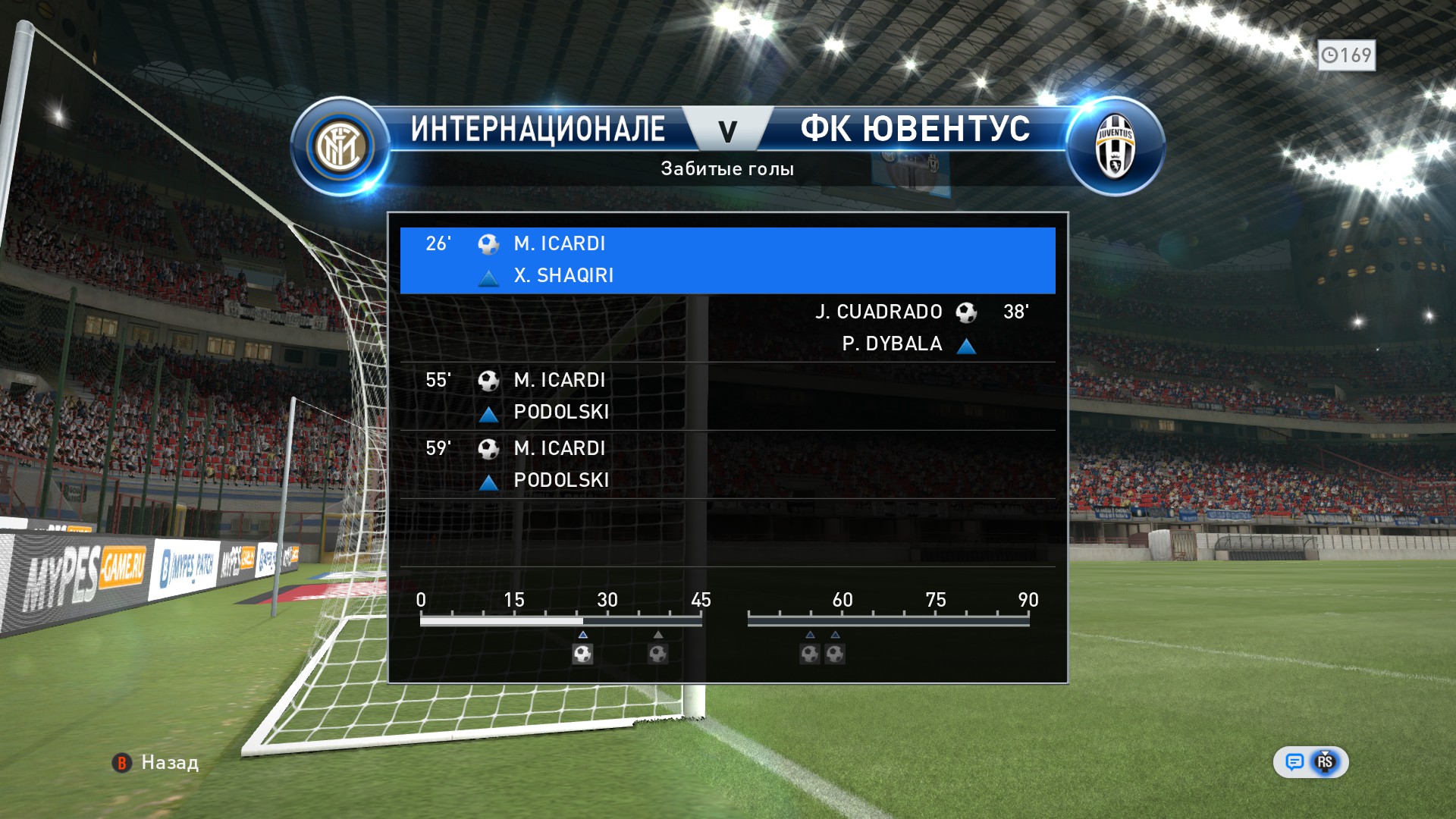Select the 55' M. Icardi goal row
Viewport: 1456px width, 819px height.
(727, 396)
